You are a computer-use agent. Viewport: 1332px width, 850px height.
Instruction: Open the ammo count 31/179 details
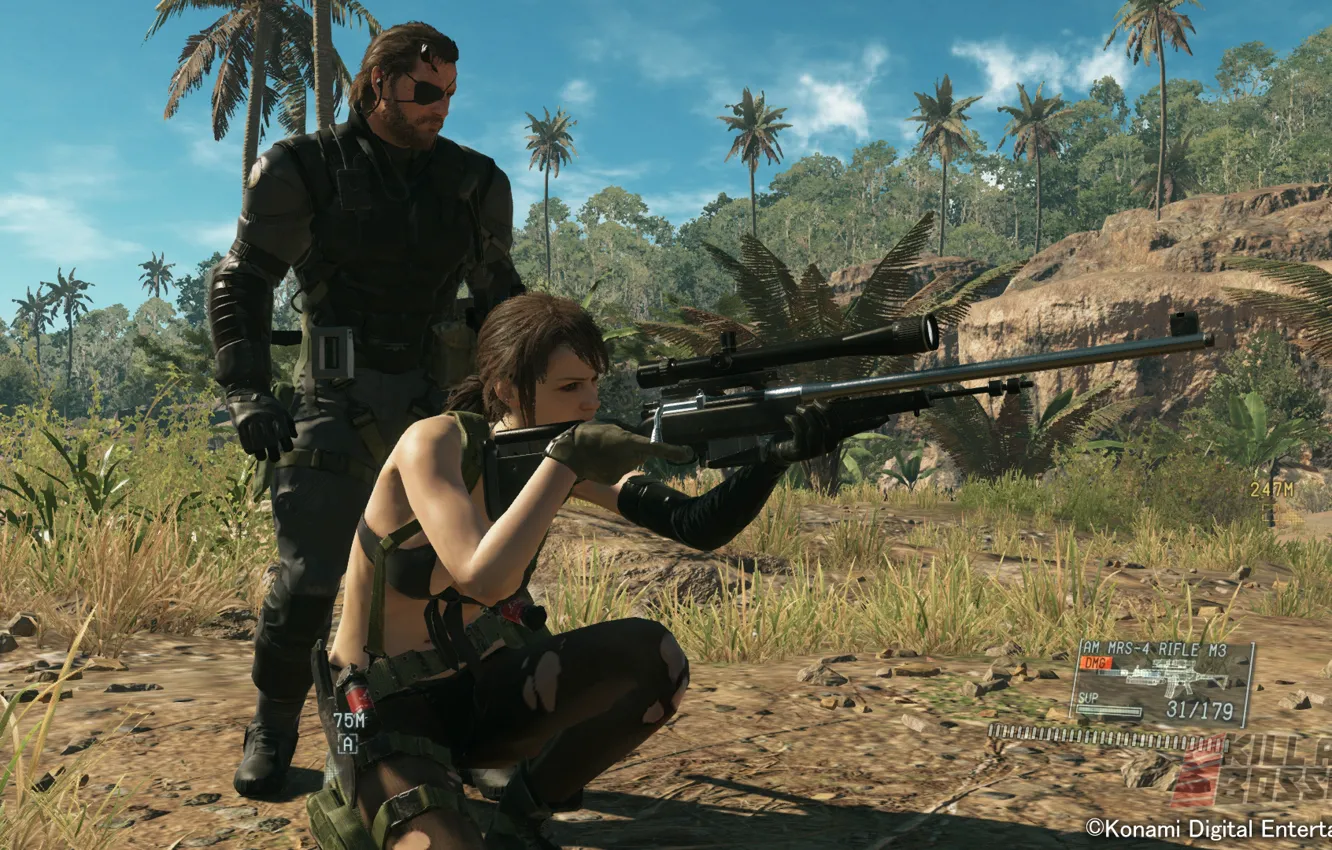tap(1200, 710)
